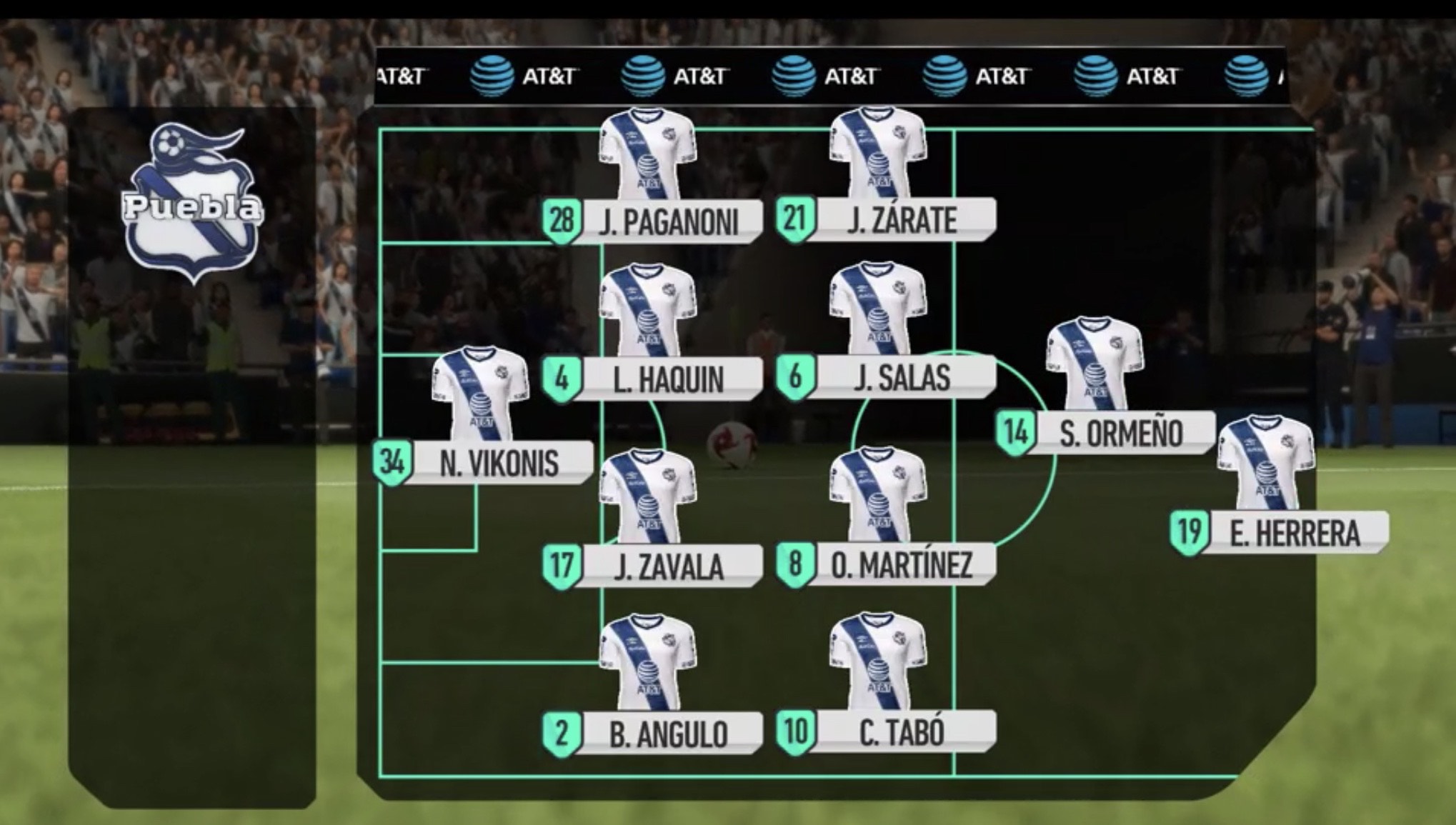Select C. Tabó's number 10 plate
Screen dimensions: 1456x825
(x=886, y=731)
